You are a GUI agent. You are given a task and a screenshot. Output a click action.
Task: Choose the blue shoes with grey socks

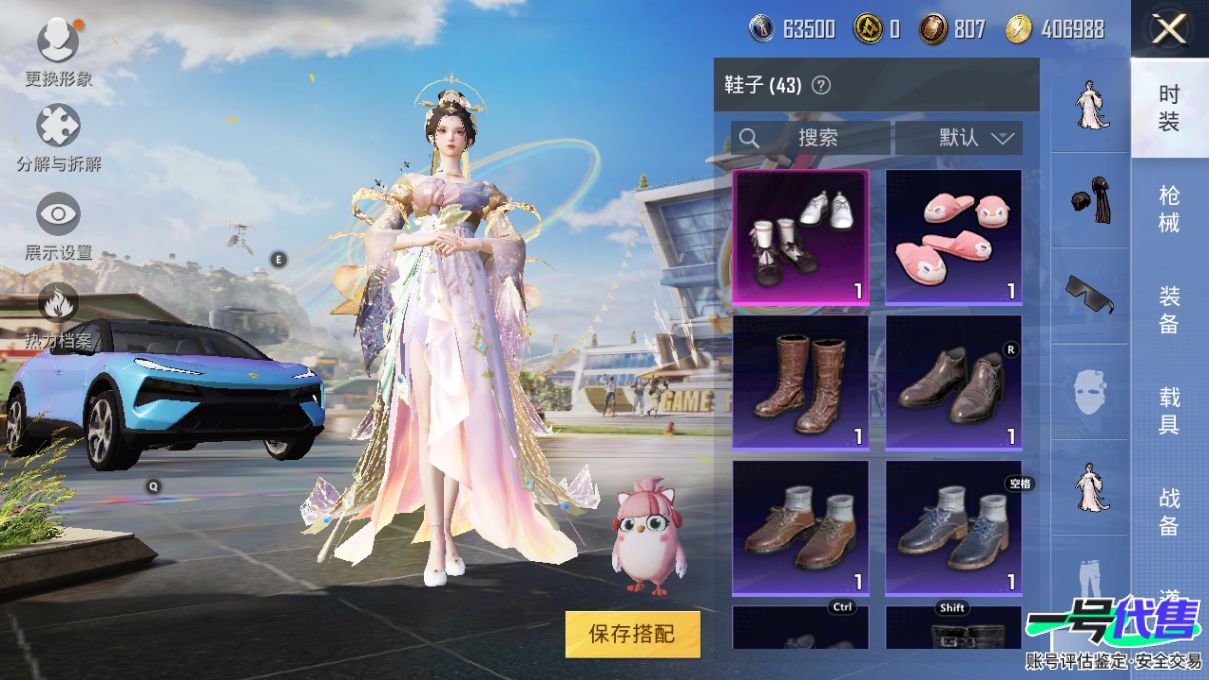(953, 527)
